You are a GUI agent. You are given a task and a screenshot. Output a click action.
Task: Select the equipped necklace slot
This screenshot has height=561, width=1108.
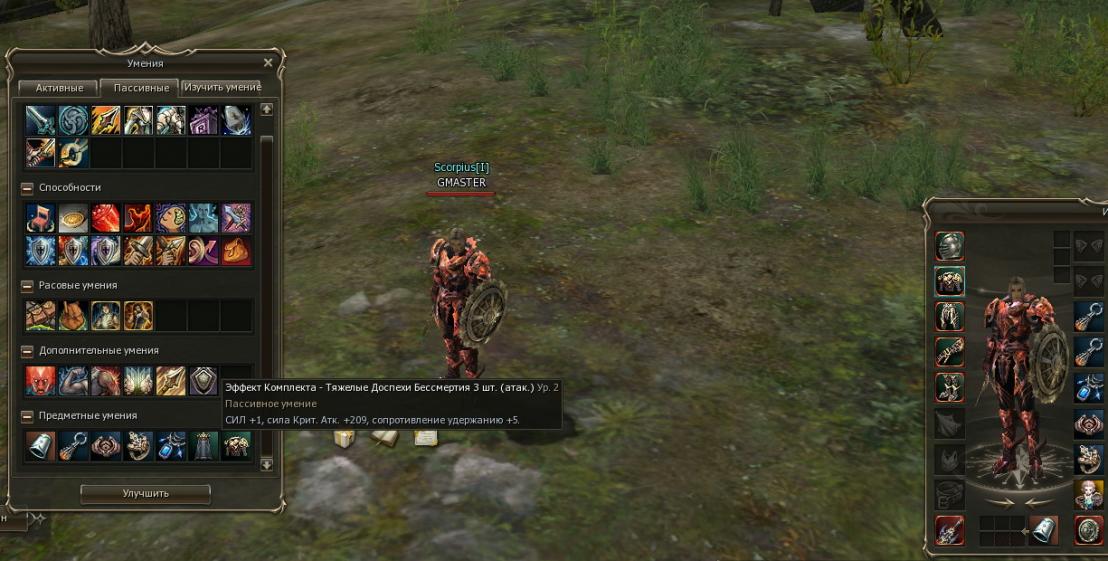point(1088,388)
